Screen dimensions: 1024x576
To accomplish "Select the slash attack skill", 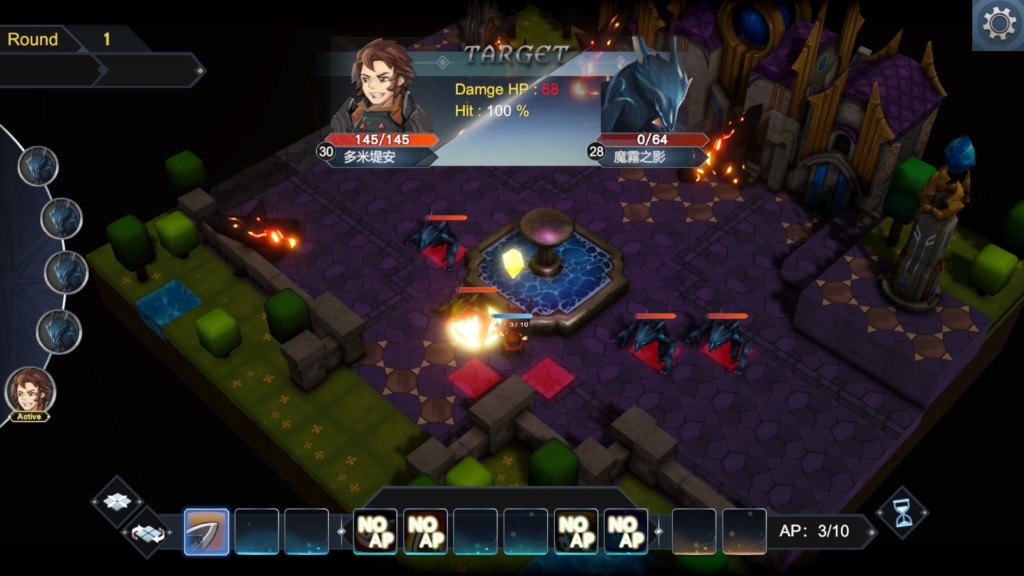I will pyautogui.click(x=206, y=531).
